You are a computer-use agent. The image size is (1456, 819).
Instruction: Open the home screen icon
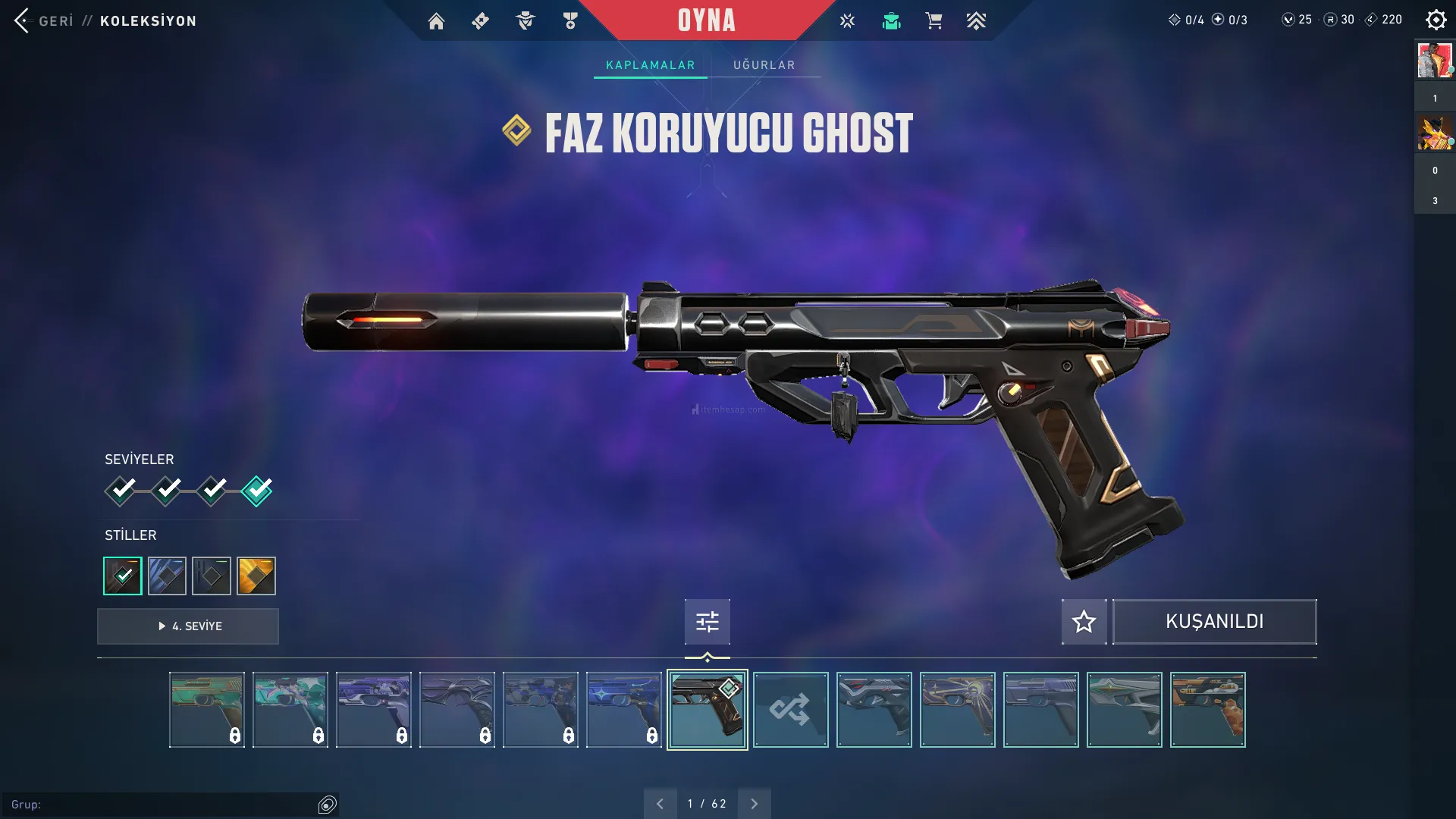[x=436, y=21]
